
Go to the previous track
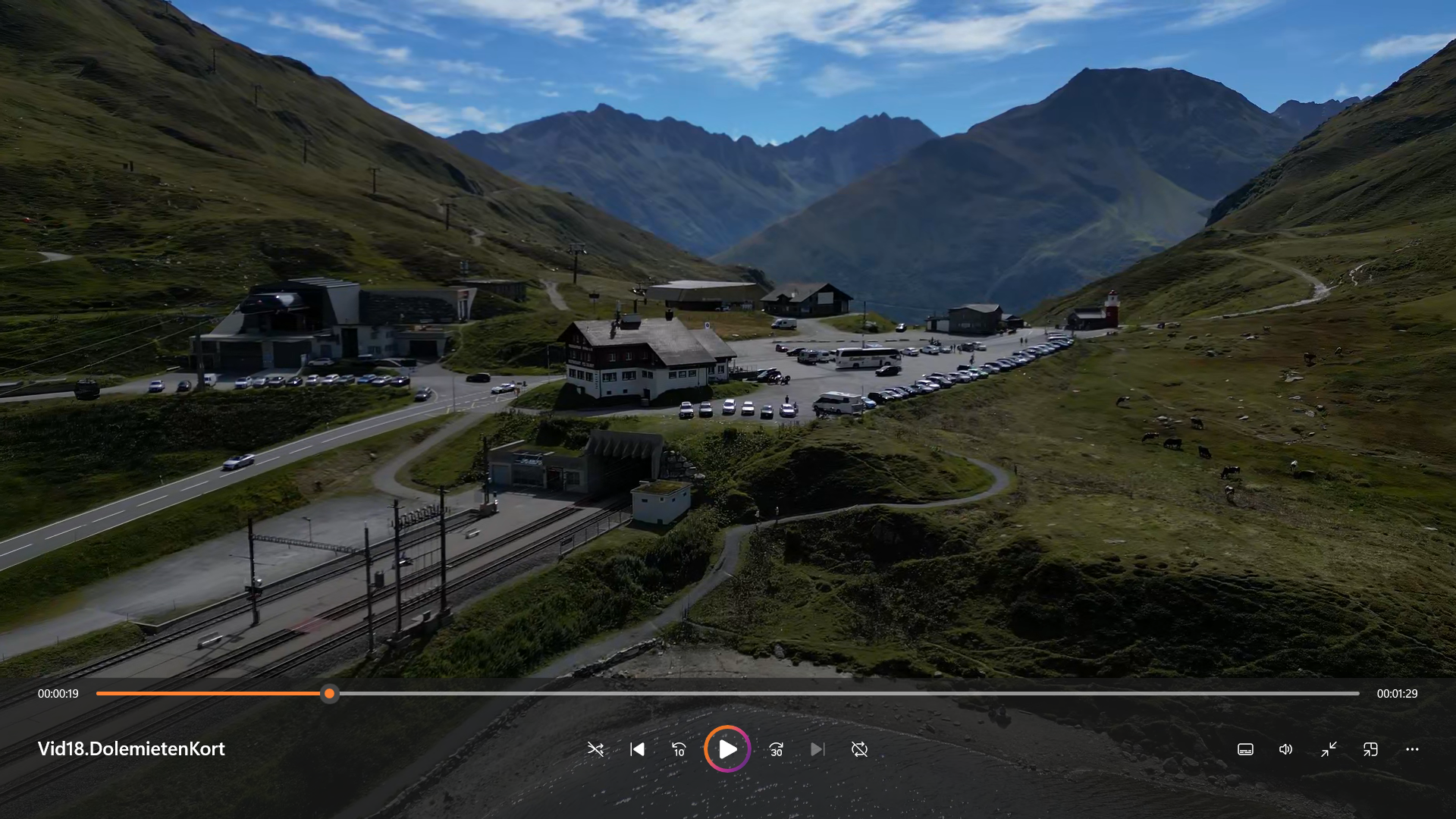coord(638,749)
